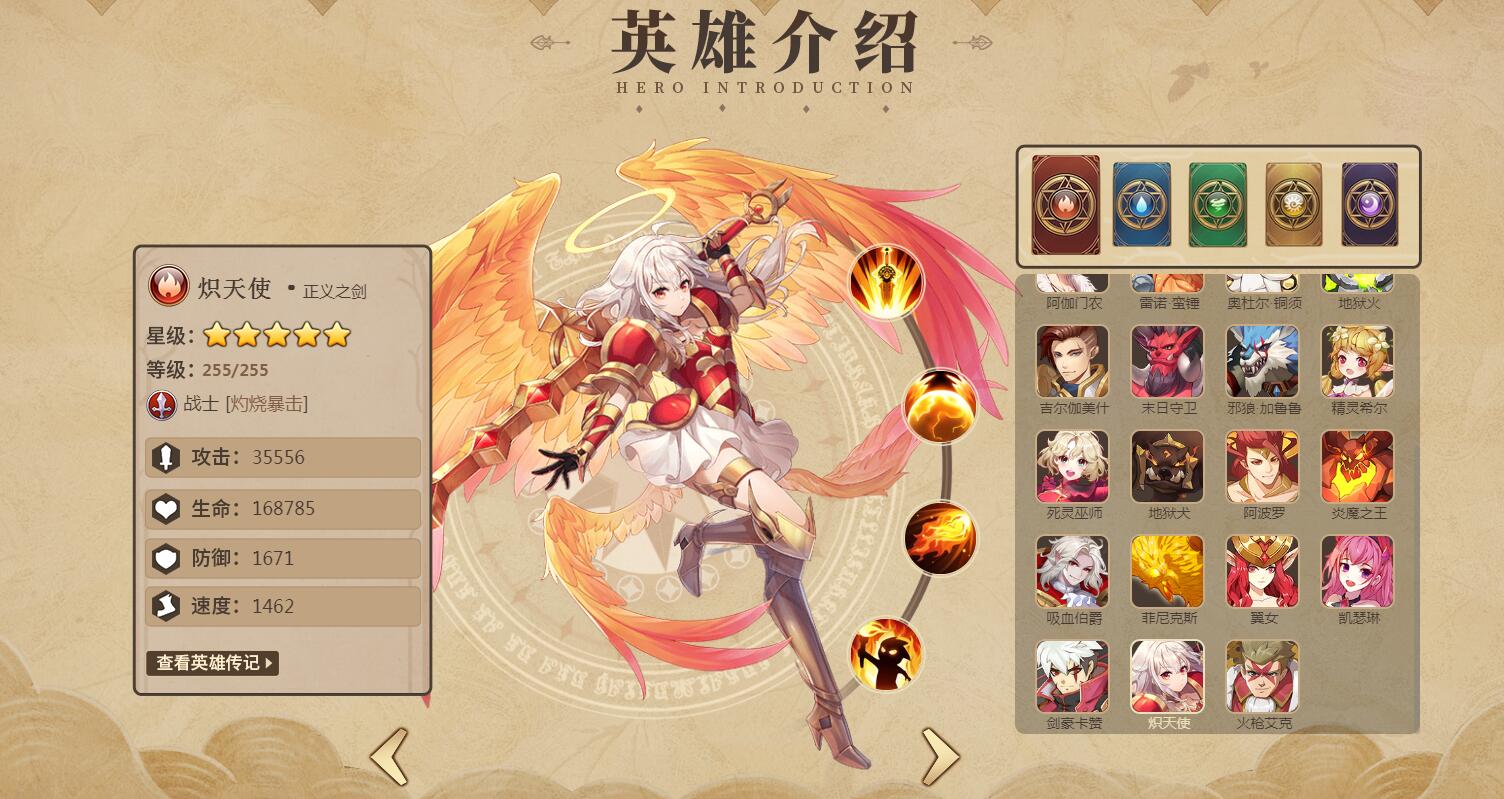Screen dimensions: 1504x799
Task: Select the Seraph's first sword skill icon
Action: click(885, 281)
